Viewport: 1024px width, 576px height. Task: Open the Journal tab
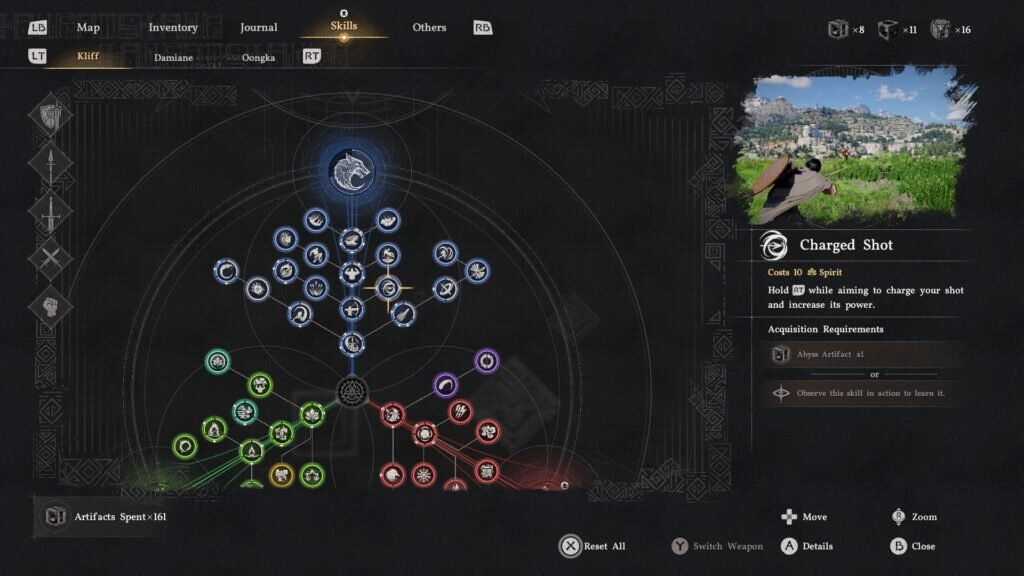(259, 27)
